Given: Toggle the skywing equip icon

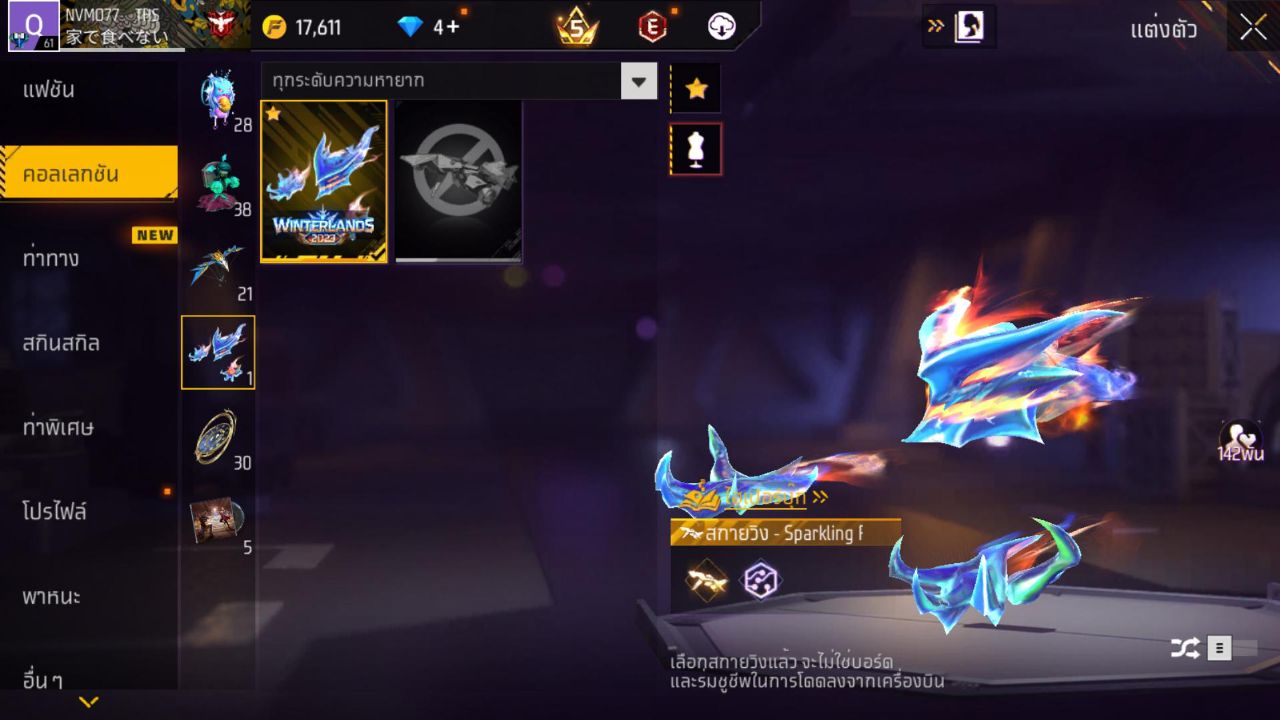Looking at the screenshot, I should tap(703, 580).
